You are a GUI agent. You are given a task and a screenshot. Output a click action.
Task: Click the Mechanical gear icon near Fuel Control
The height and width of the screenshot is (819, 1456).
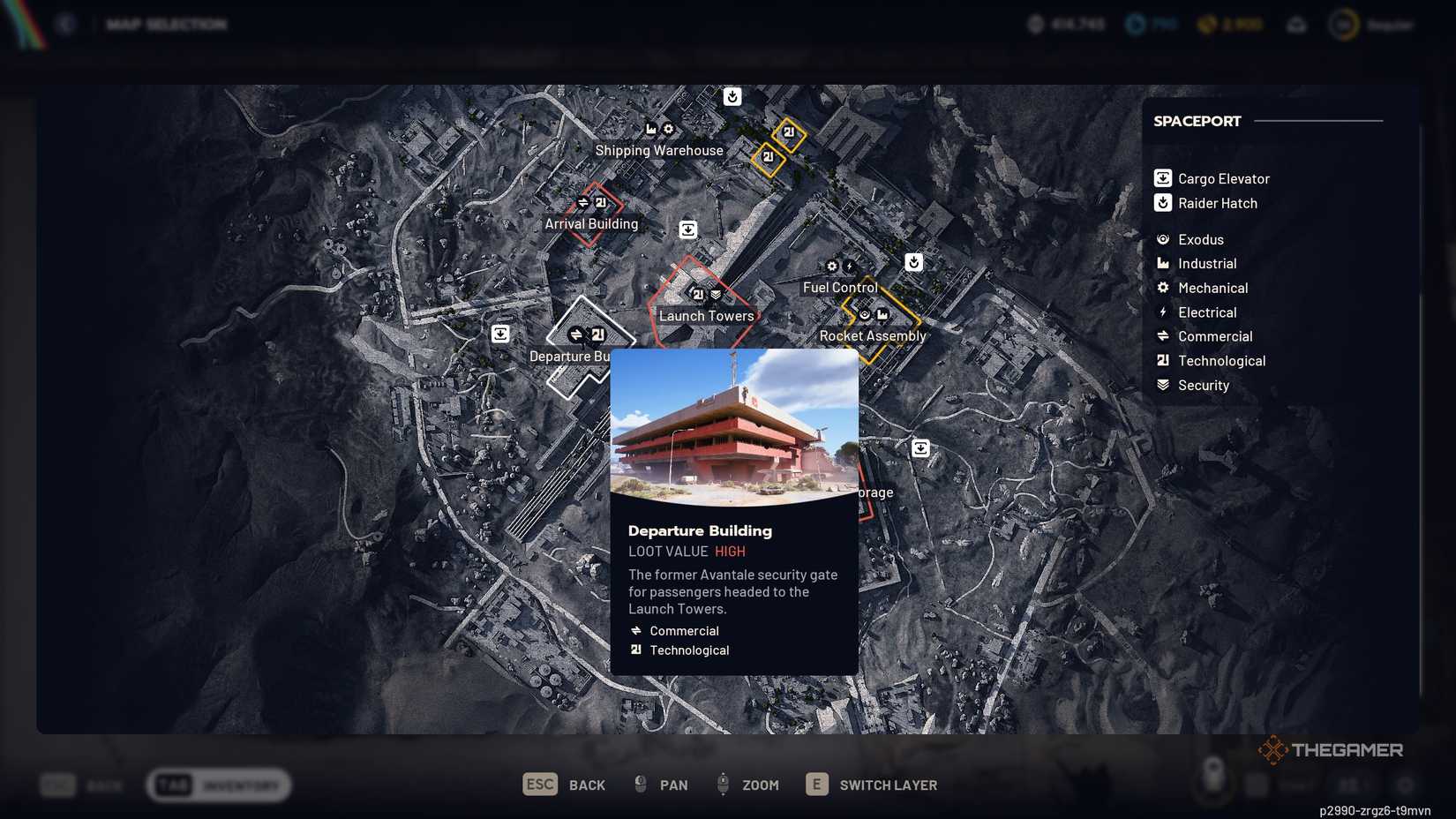click(832, 266)
